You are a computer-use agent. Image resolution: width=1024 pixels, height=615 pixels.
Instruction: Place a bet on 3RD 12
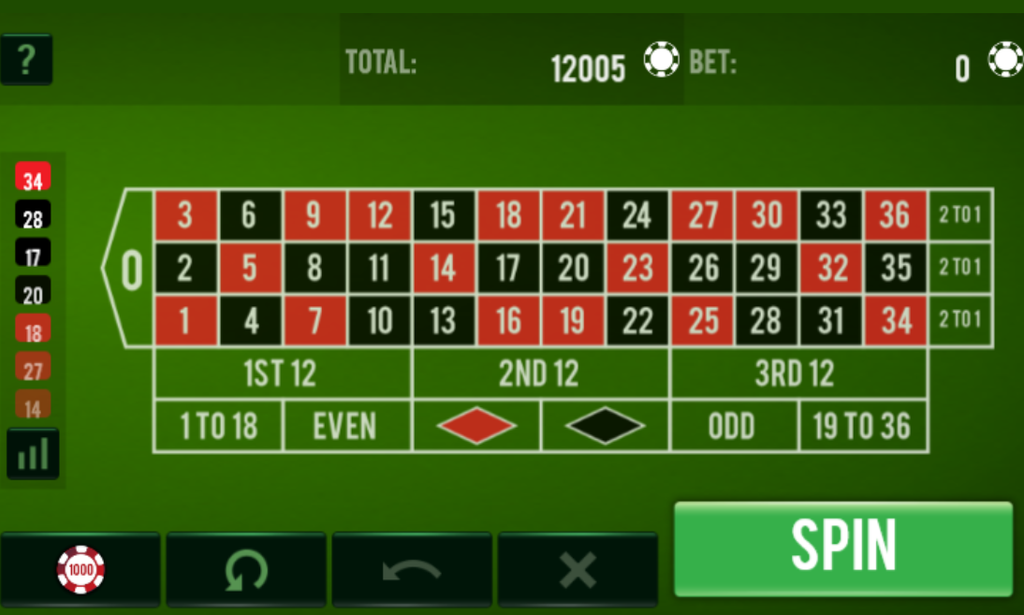coord(797,374)
